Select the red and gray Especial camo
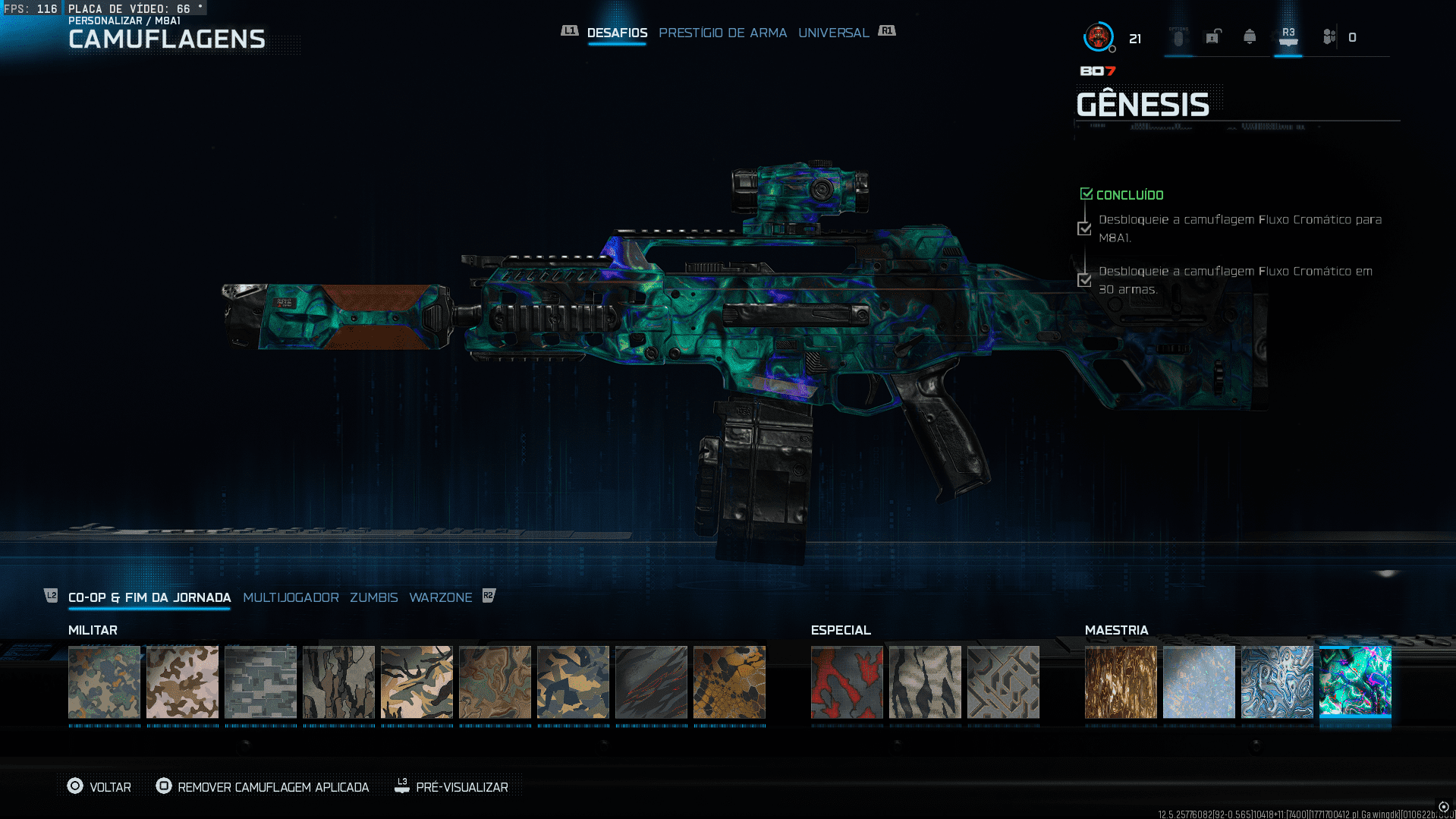1456x819 pixels. pos(847,682)
